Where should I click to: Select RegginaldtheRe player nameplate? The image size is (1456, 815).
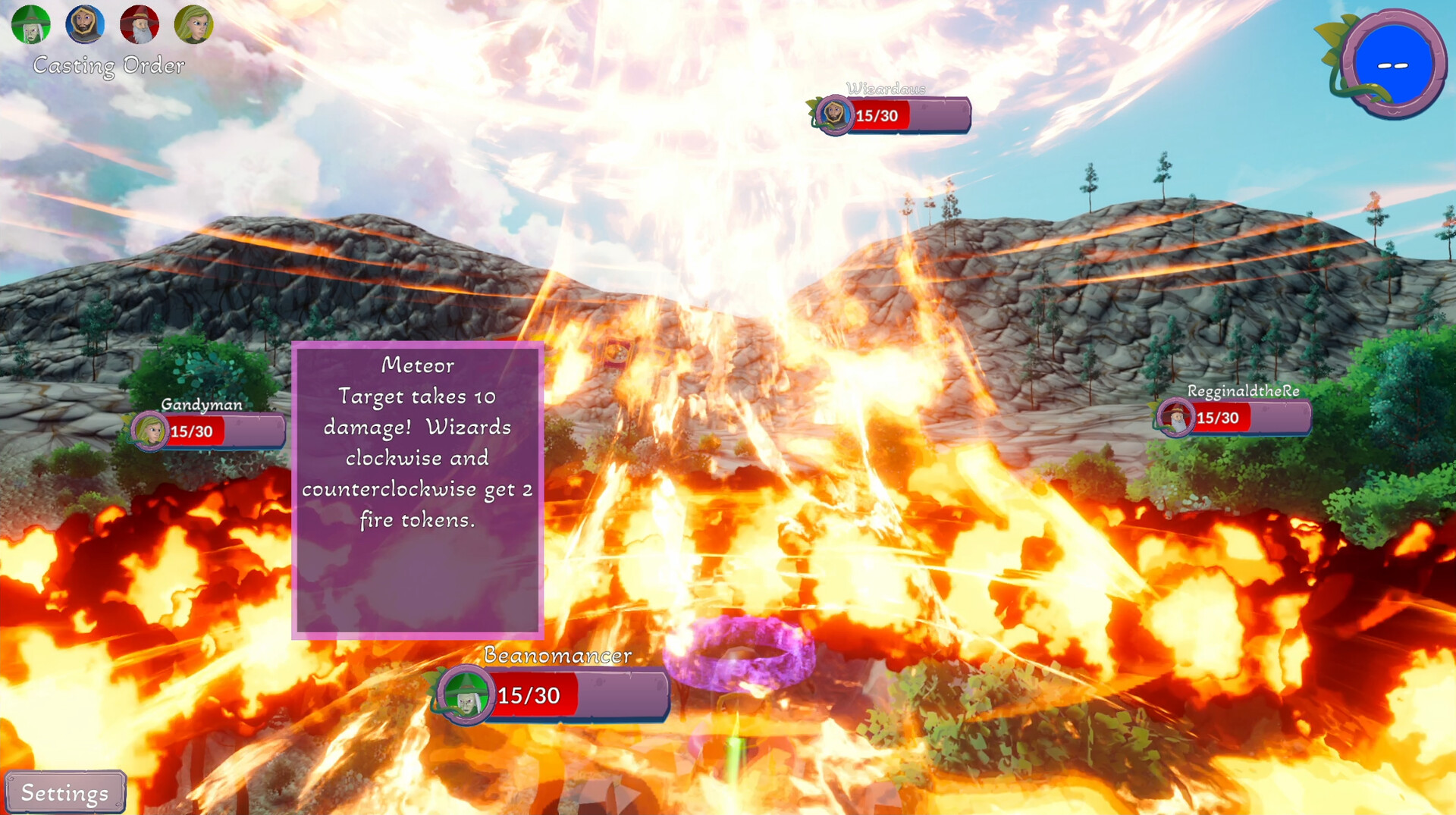click(x=1234, y=417)
